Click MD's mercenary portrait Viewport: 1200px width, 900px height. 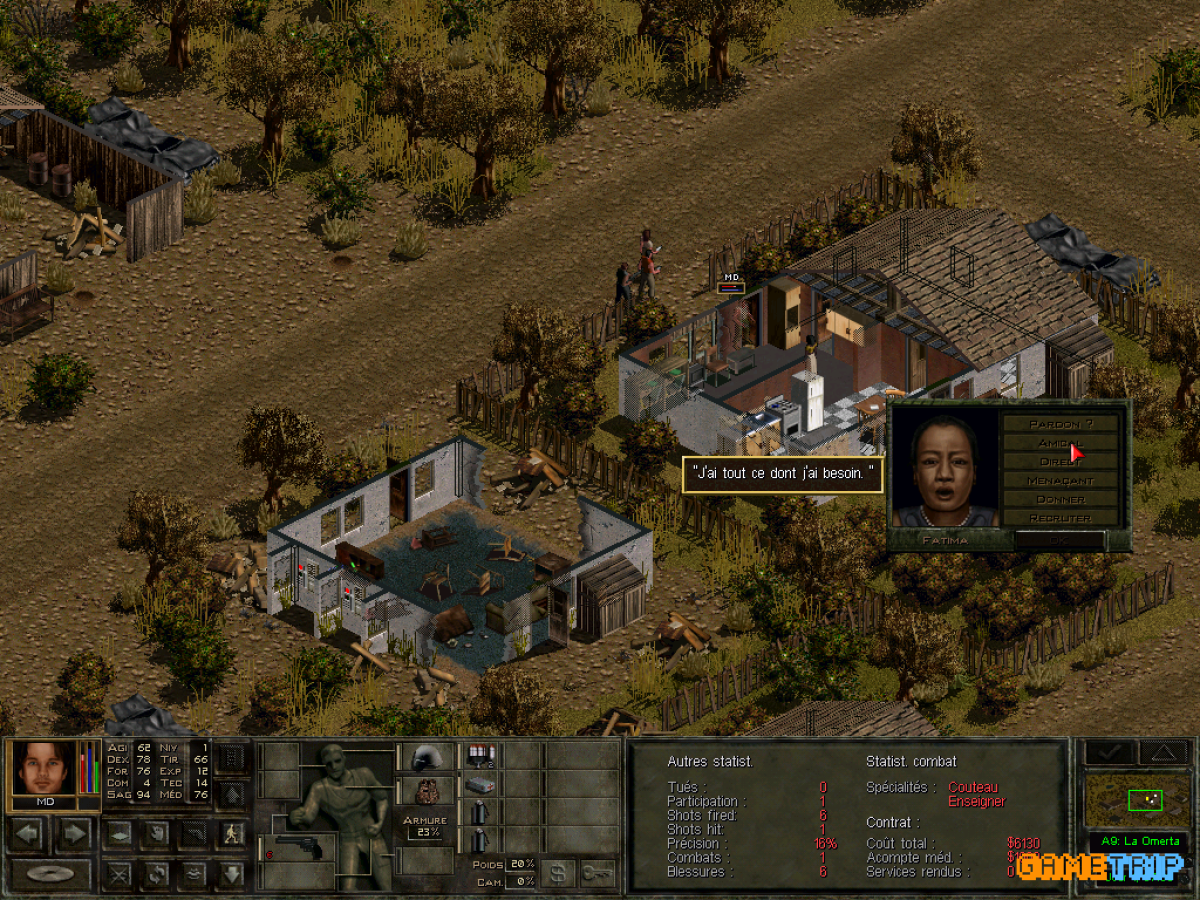[43, 767]
